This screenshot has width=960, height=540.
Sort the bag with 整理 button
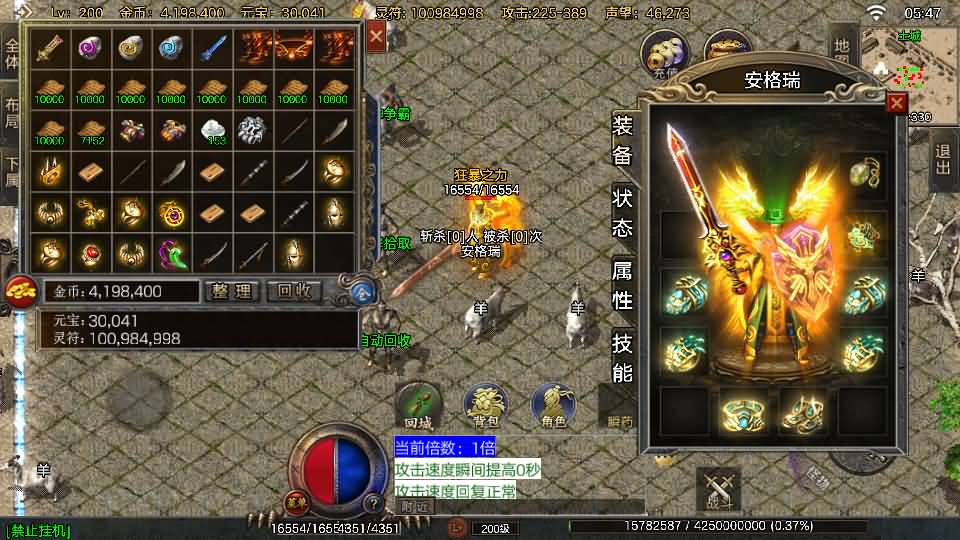(x=232, y=291)
